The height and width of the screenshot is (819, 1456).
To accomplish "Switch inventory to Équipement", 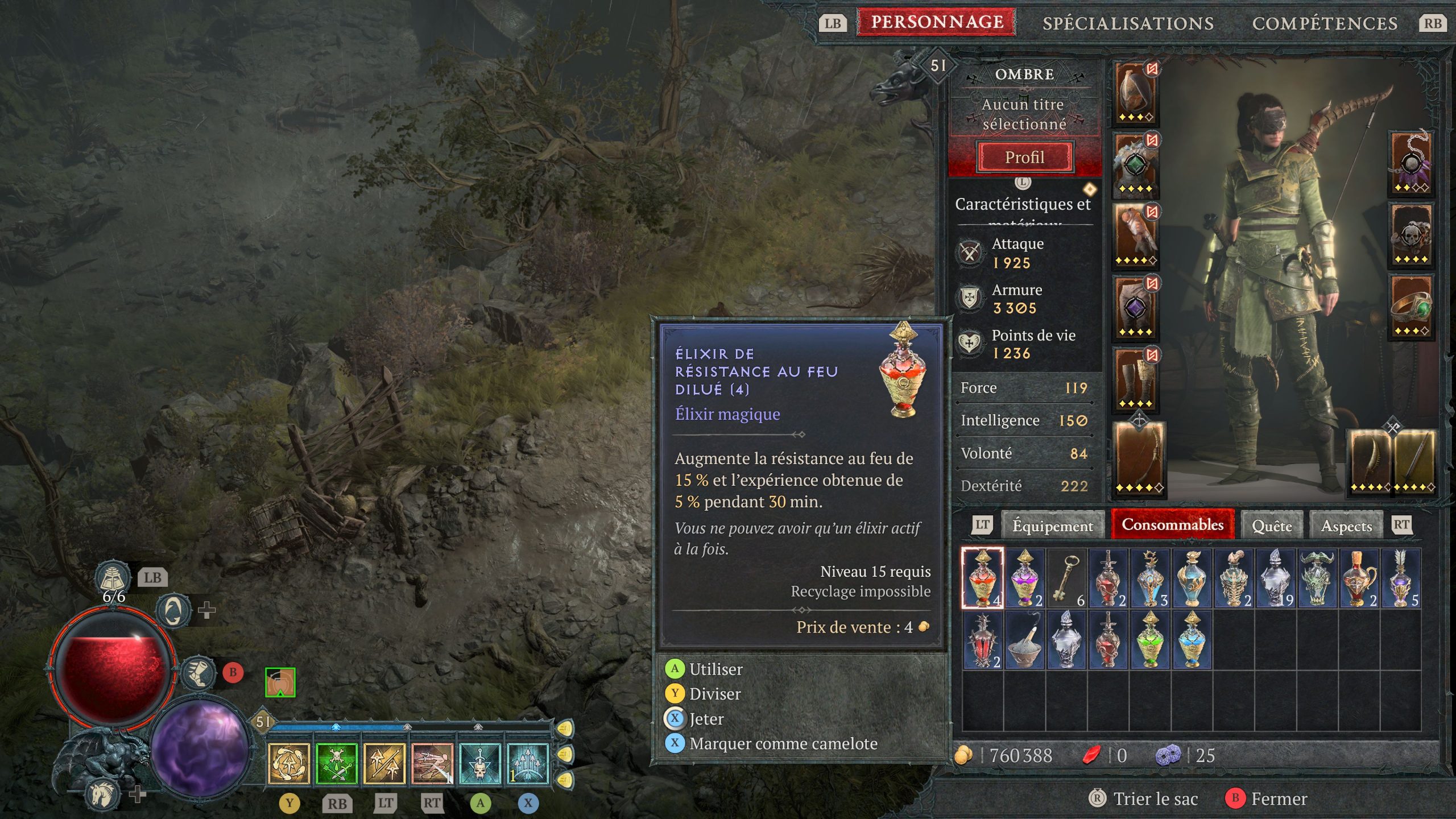I will point(1052,526).
